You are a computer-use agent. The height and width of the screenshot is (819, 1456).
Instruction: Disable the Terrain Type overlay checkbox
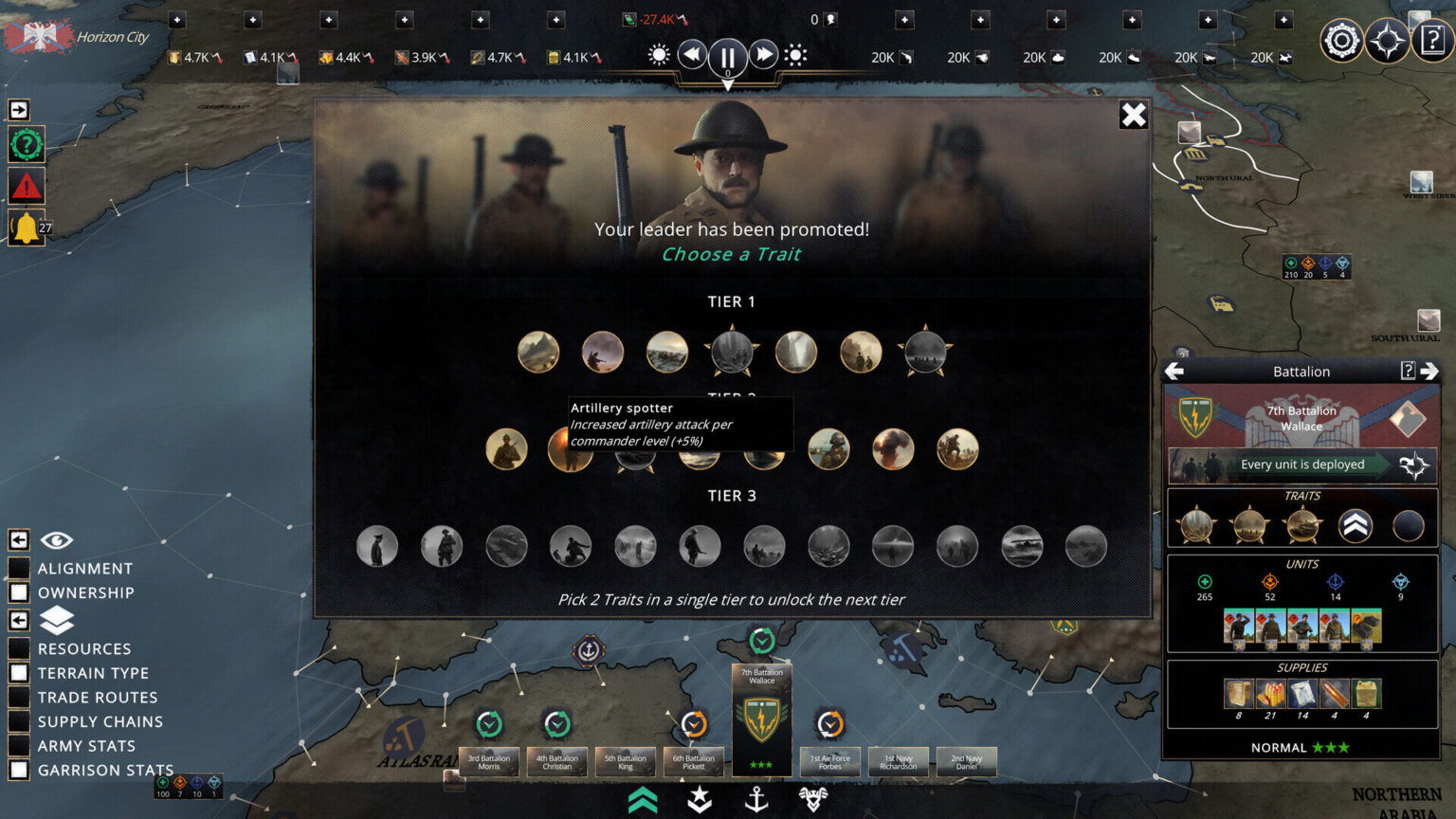click(21, 673)
